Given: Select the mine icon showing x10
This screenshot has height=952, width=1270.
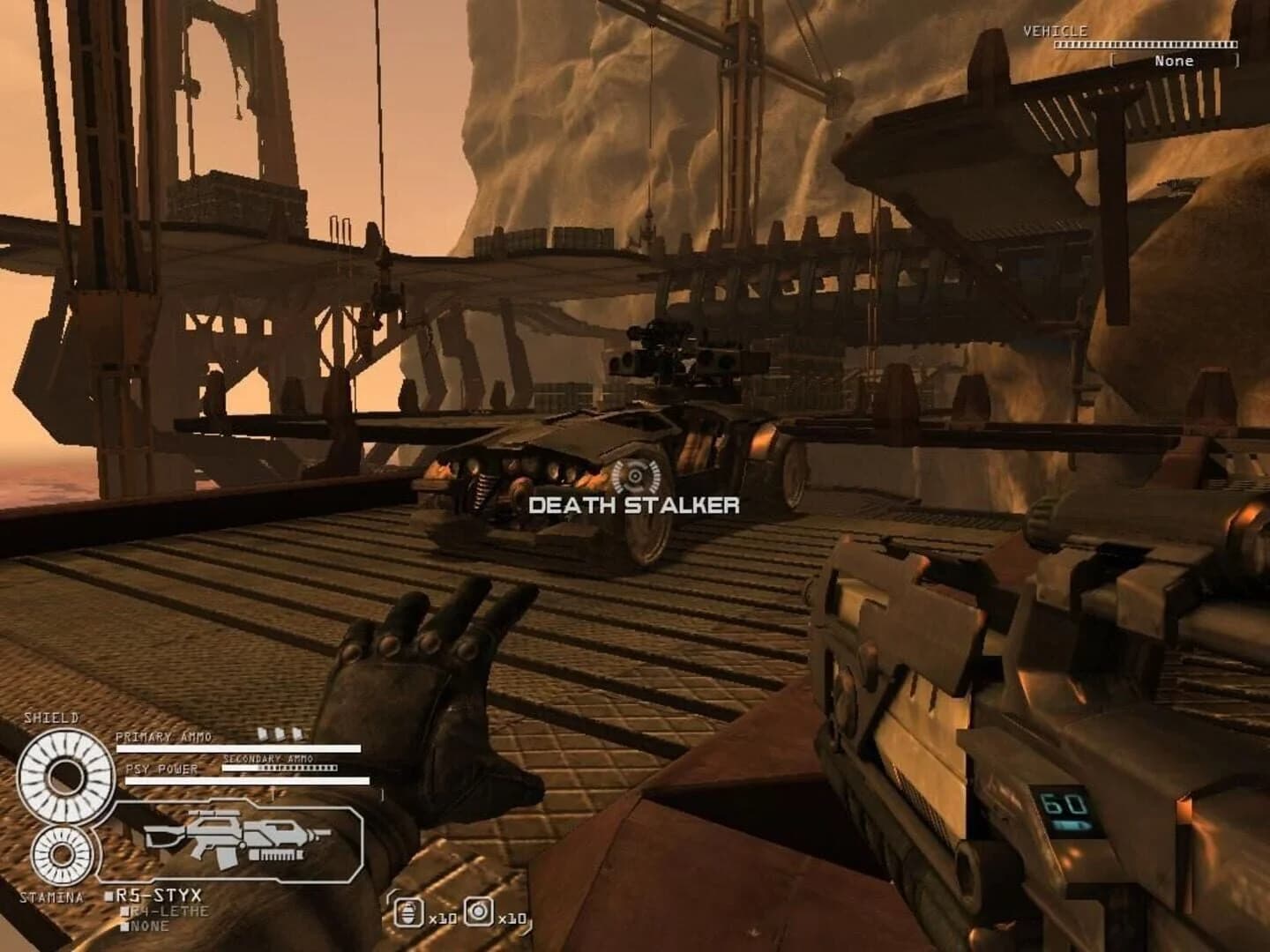Looking at the screenshot, I should (479, 912).
